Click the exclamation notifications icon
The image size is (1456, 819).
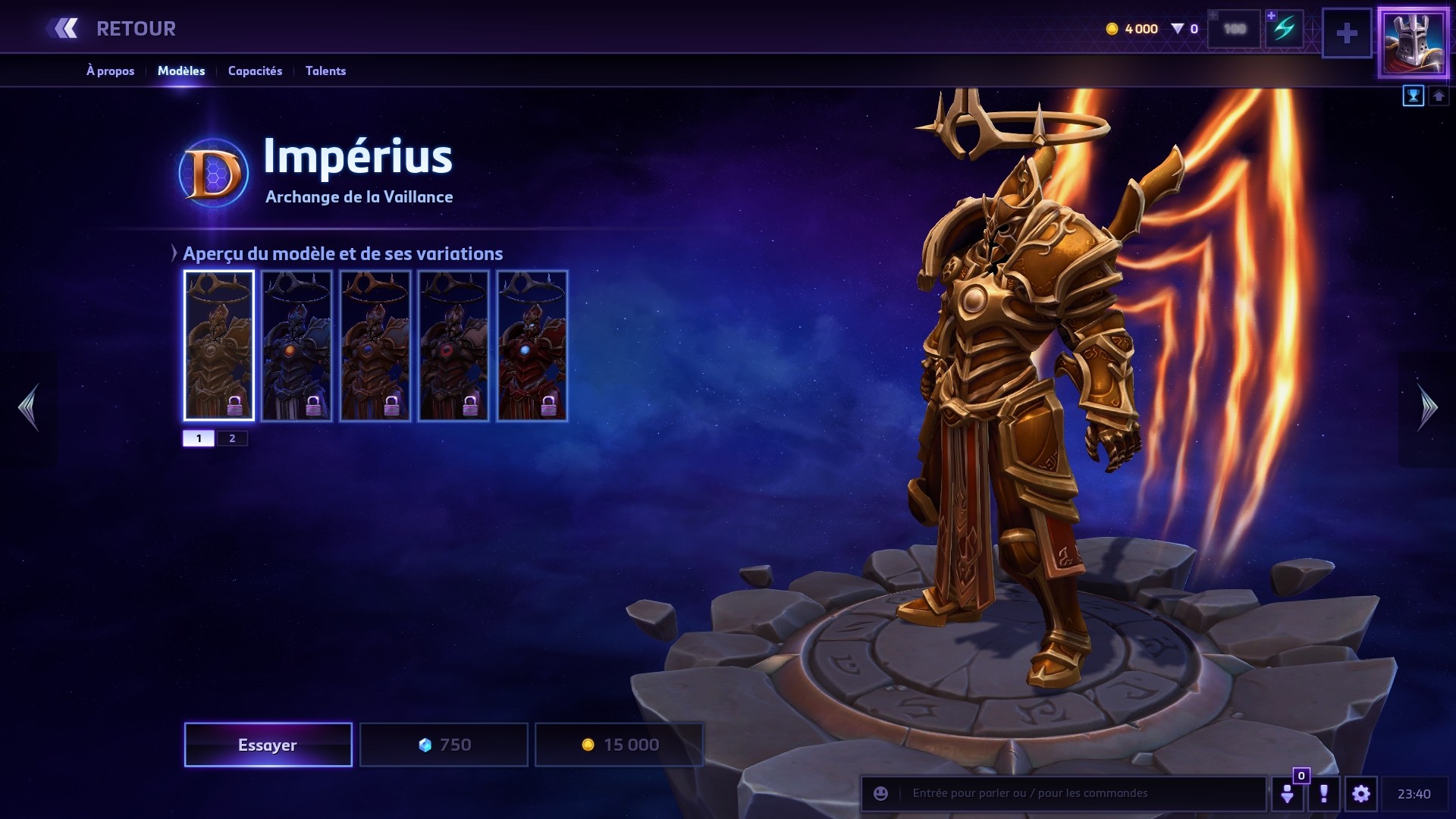(x=1325, y=793)
